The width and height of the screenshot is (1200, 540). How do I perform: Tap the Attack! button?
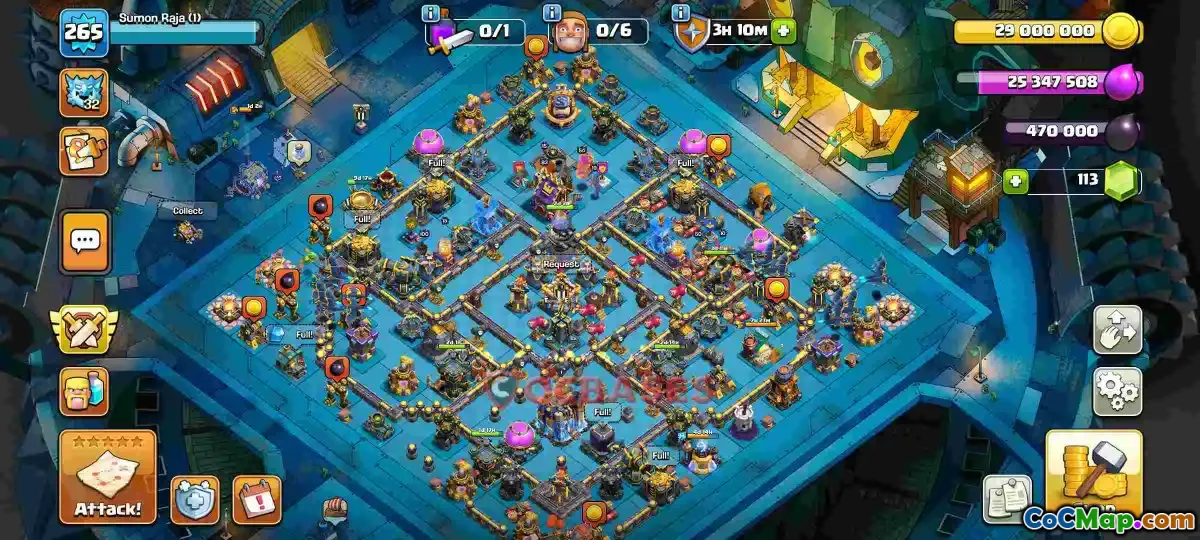(x=107, y=478)
